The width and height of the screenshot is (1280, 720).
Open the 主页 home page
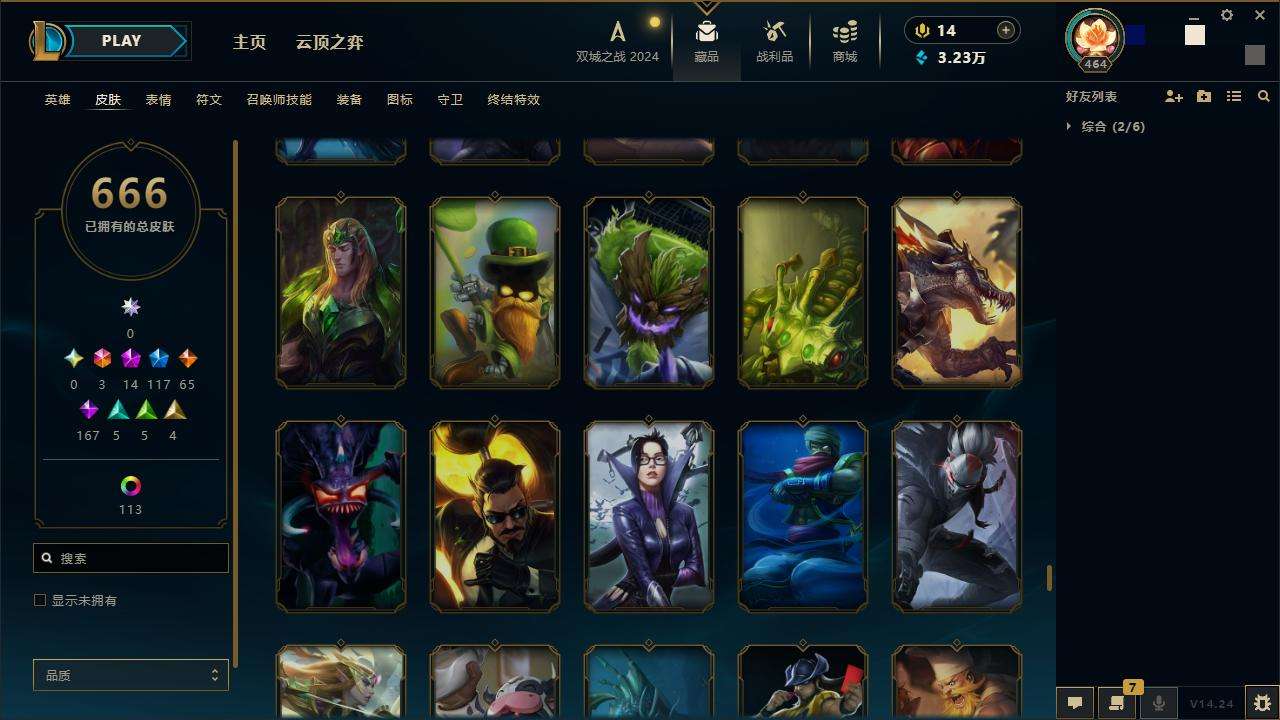point(249,42)
